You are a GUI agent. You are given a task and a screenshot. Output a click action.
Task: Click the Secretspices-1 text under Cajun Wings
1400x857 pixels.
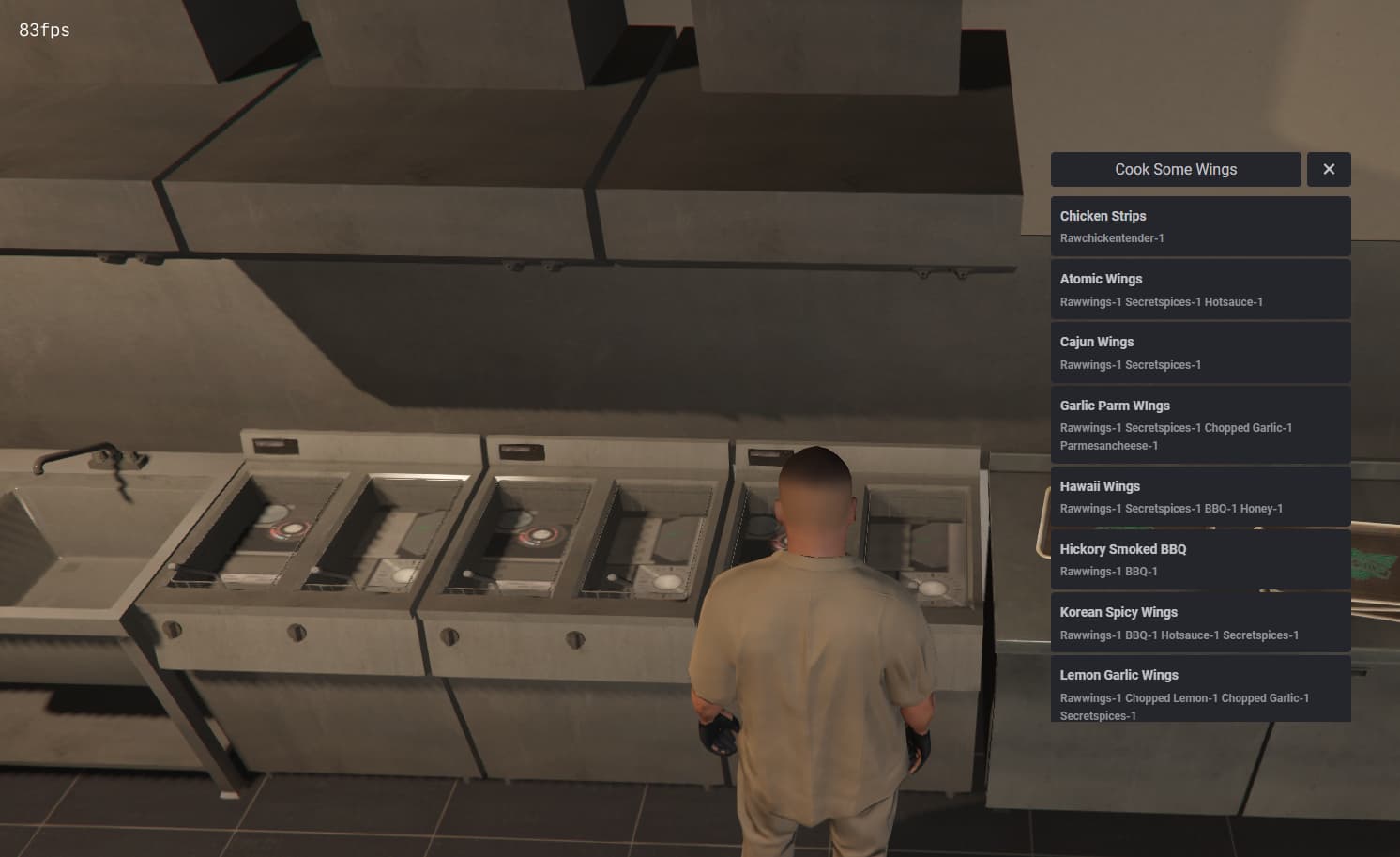tap(1165, 364)
